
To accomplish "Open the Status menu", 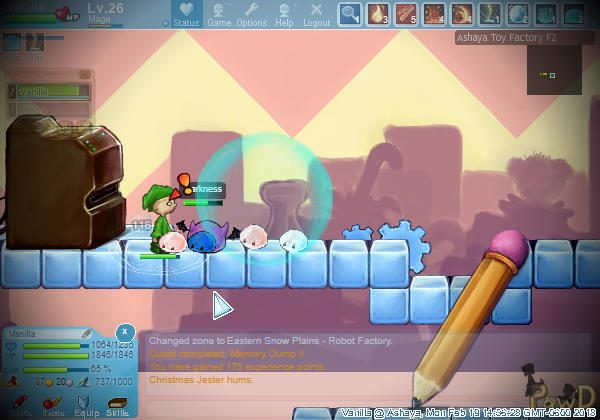I will [x=186, y=14].
